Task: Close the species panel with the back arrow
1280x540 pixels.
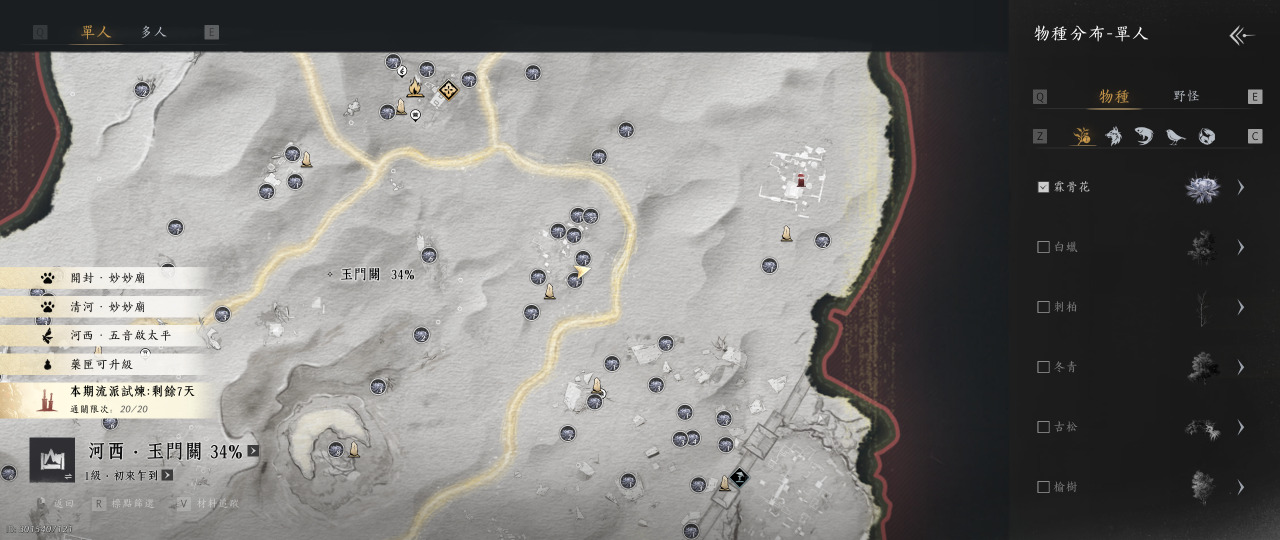Action: click(1241, 36)
